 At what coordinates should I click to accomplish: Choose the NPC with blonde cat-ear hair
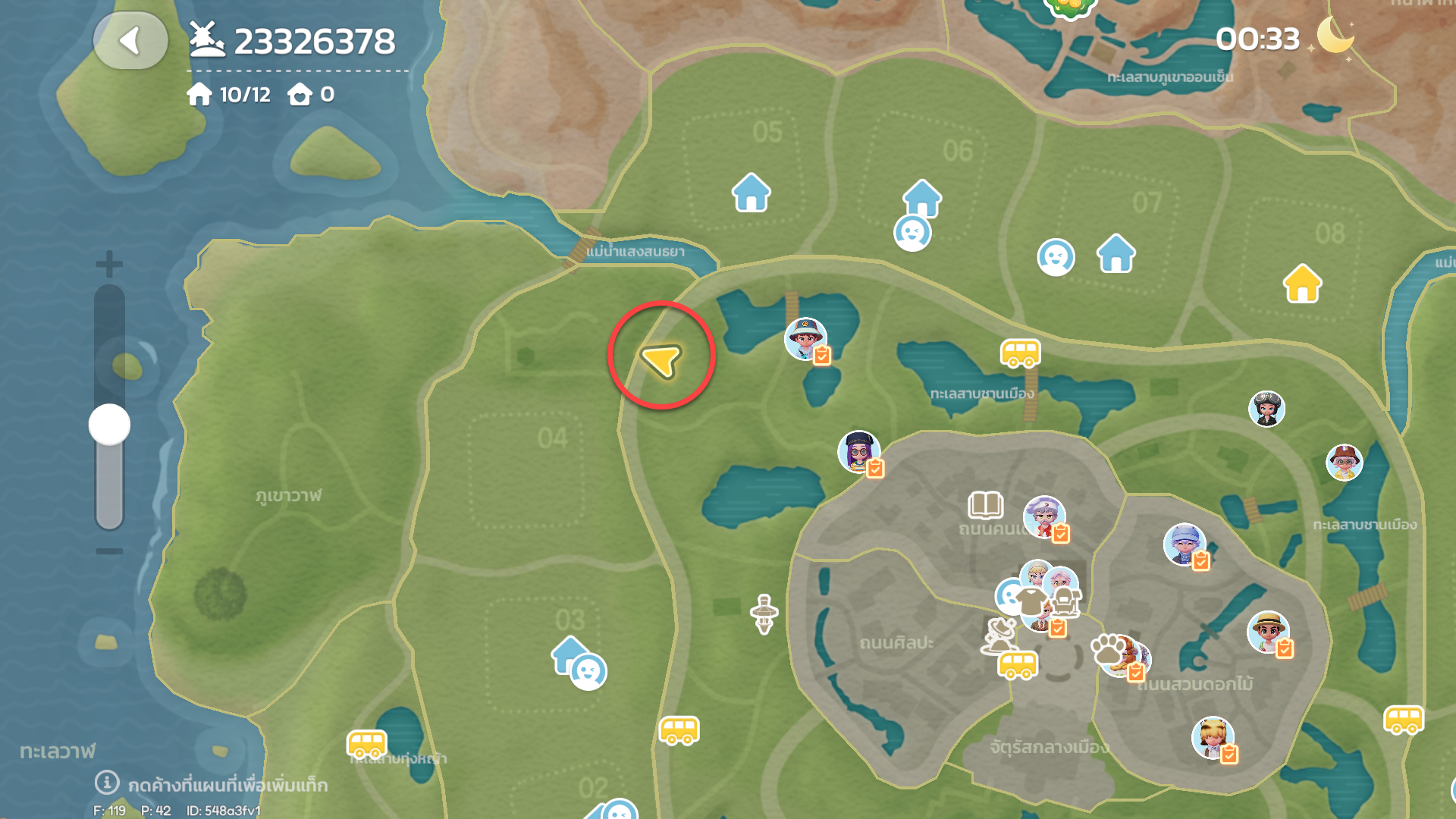click(x=1212, y=736)
